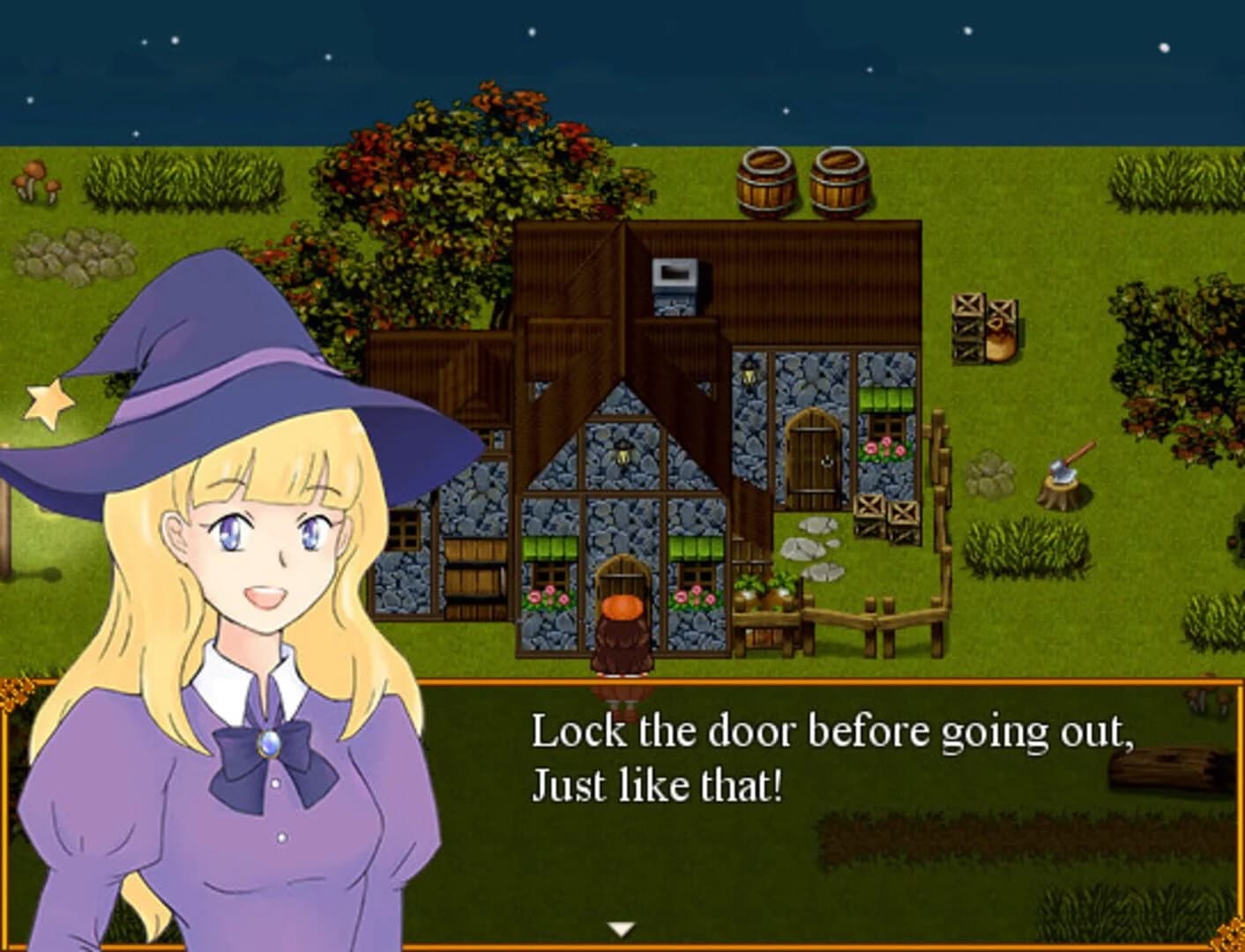
Task: Click the continue arrow below the dialogue text
Action: click(x=622, y=927)
